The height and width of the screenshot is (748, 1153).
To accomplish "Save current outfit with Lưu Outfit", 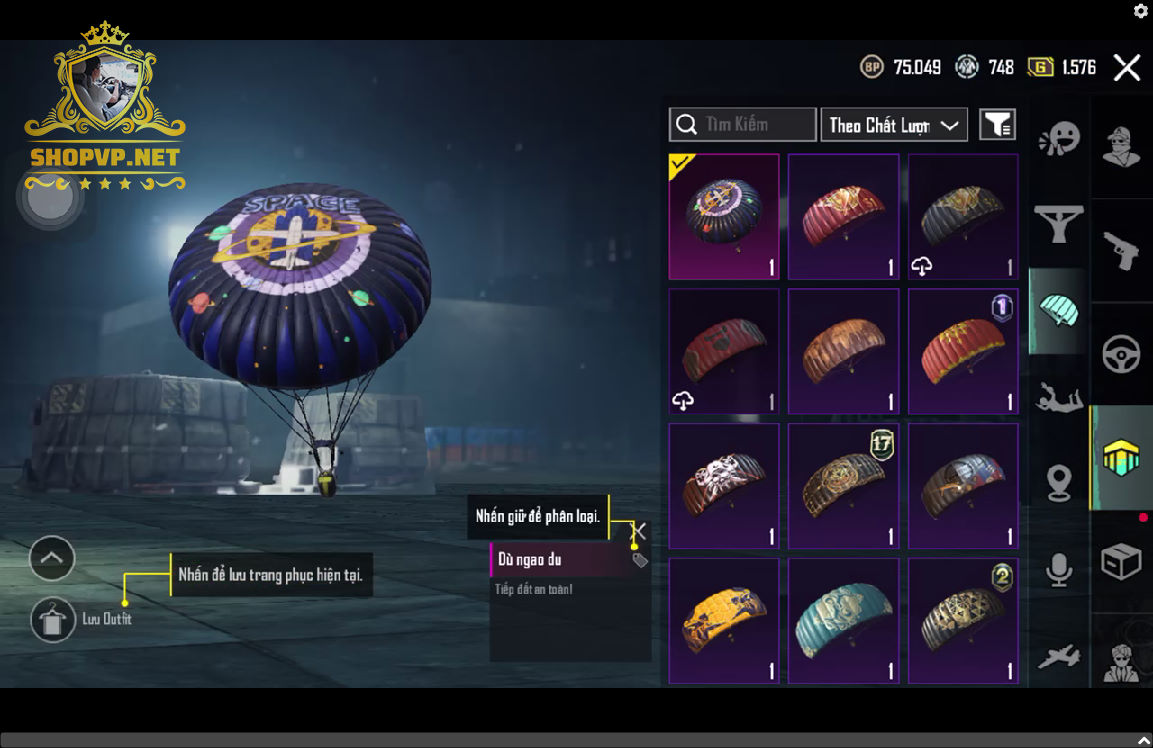I will [53, 620].
